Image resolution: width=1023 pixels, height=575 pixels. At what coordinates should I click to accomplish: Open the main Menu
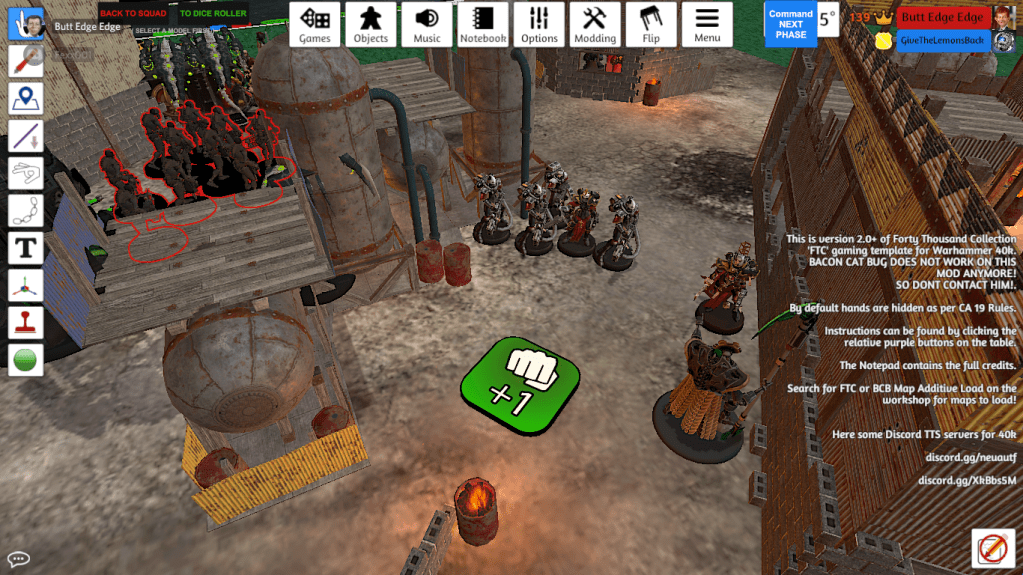coord(707,24)
